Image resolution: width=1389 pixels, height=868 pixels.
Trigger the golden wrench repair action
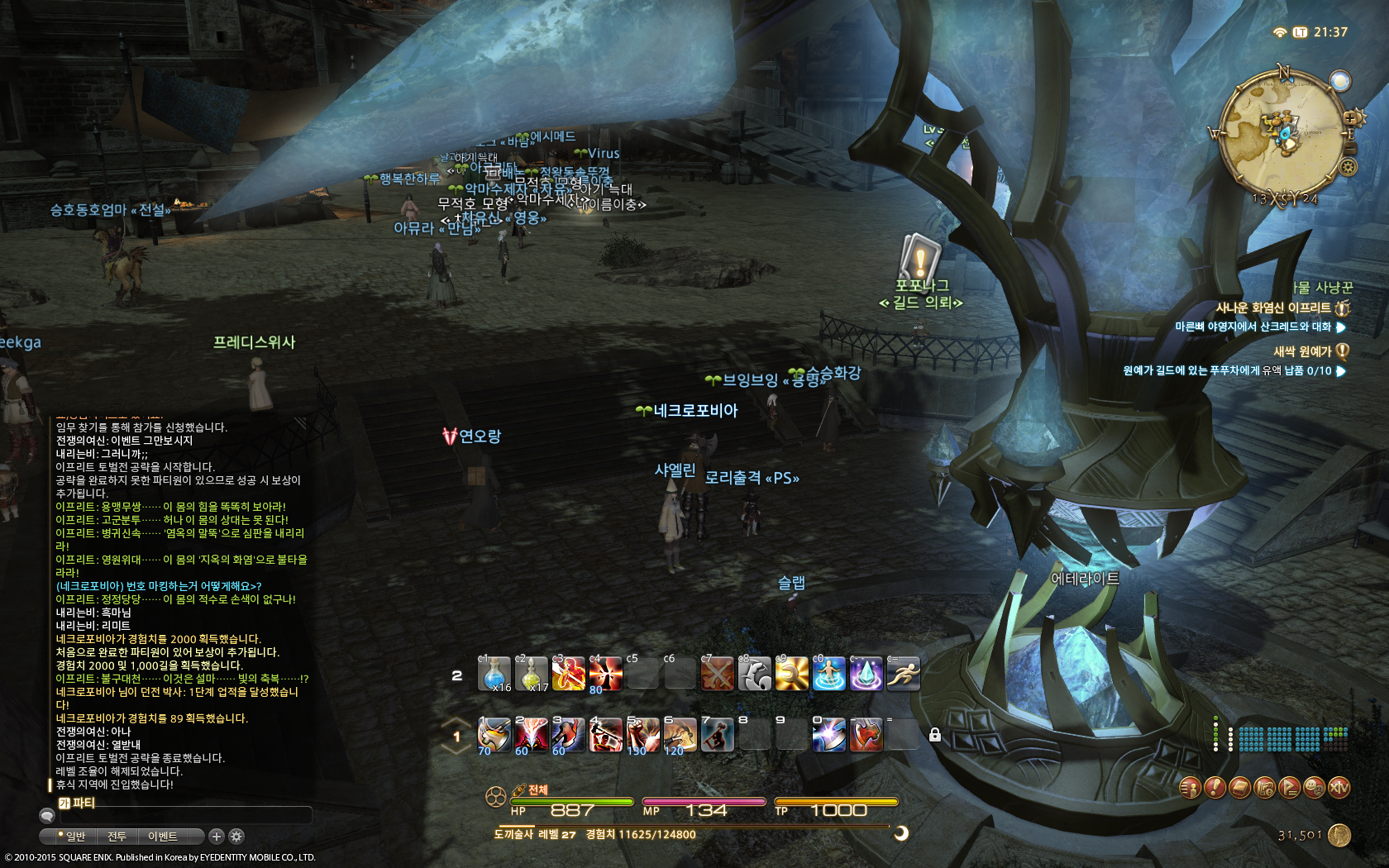point(791,674)
